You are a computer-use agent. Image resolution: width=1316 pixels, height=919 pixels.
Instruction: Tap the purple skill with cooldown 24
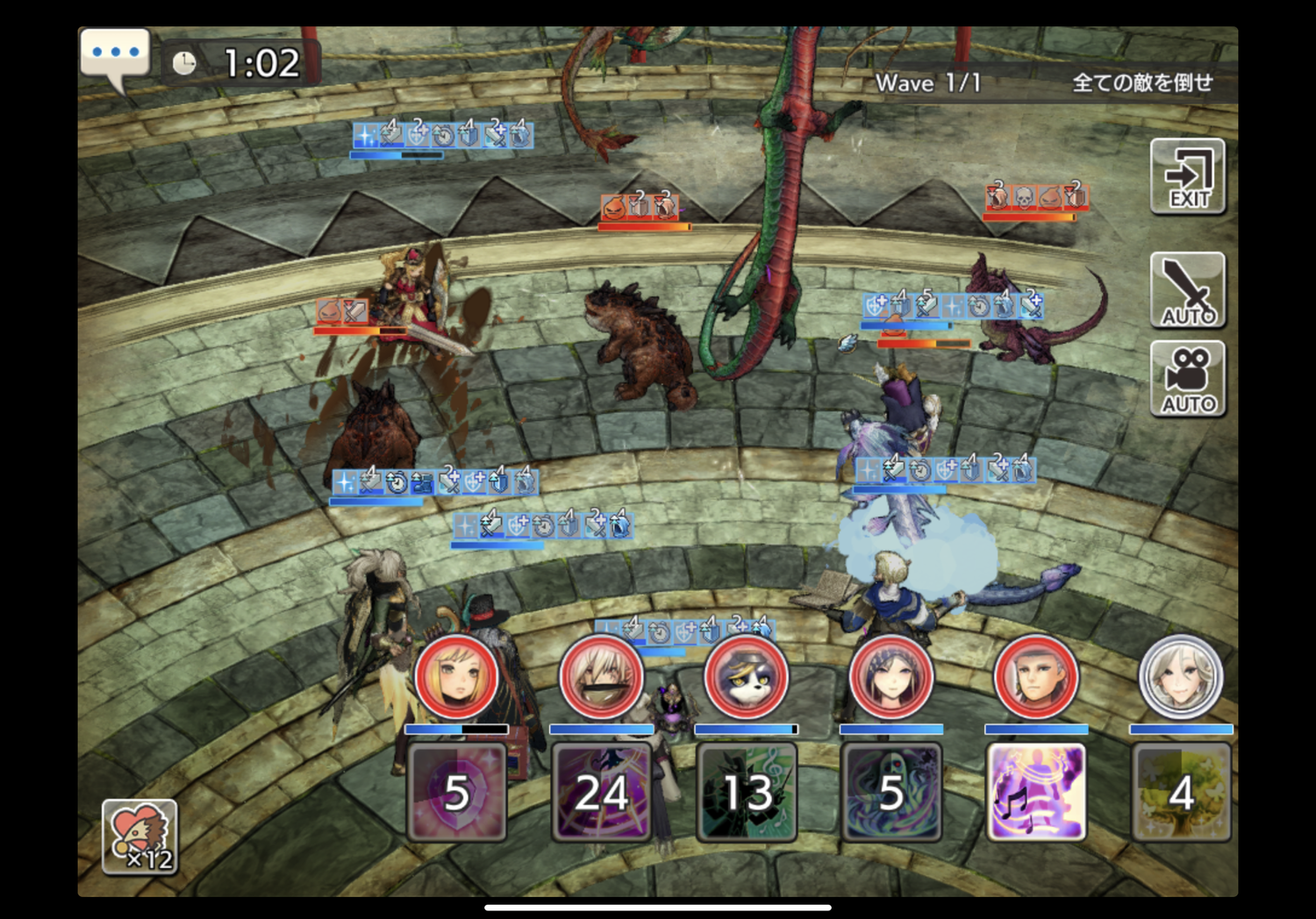[601, 792]
